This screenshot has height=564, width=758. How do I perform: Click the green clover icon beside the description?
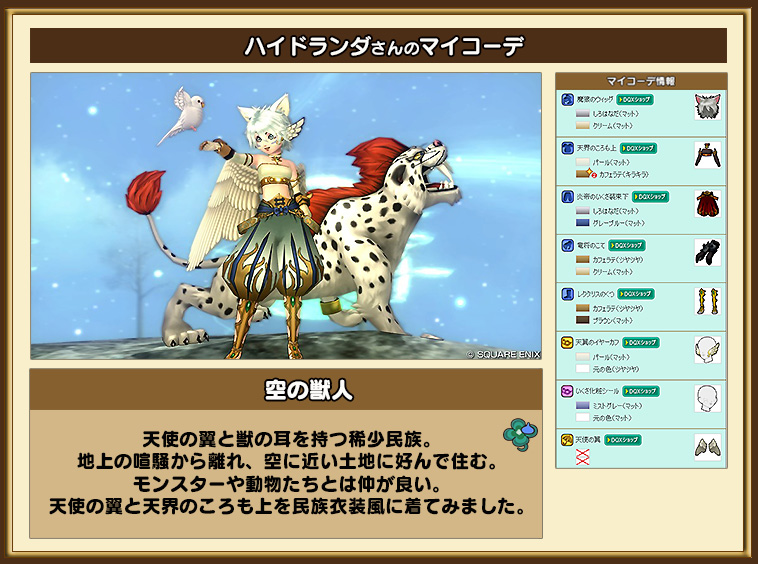[517, 433]
